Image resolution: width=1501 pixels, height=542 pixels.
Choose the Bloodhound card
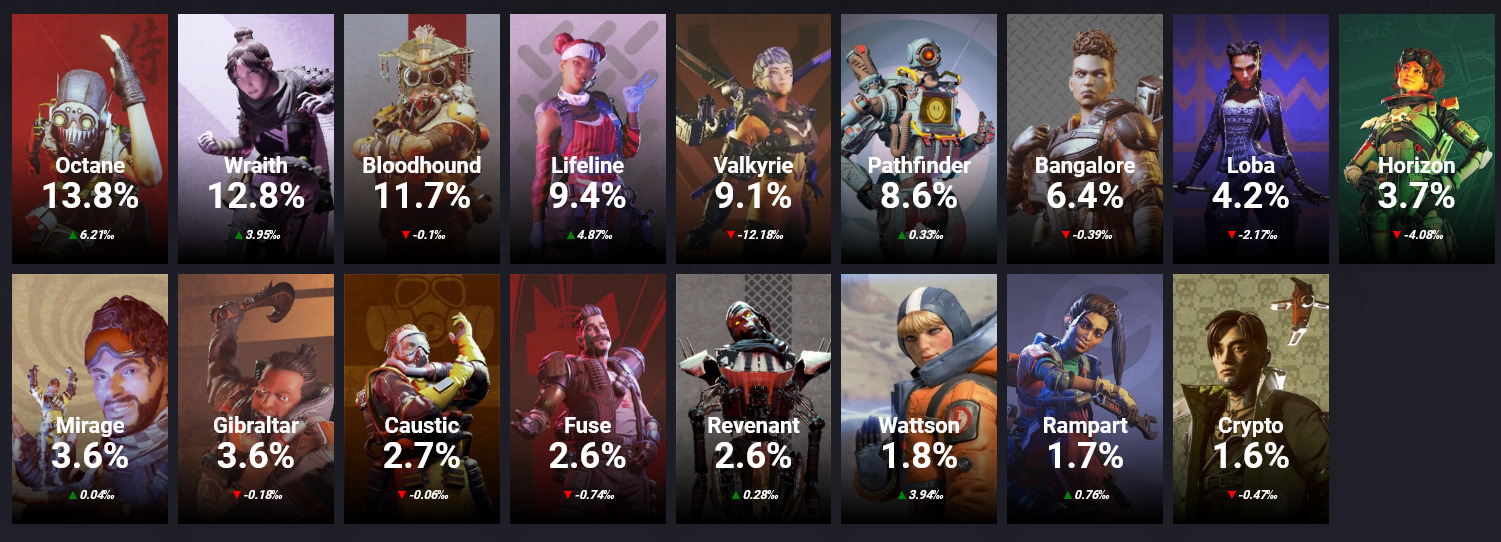[x=421, y=138]
